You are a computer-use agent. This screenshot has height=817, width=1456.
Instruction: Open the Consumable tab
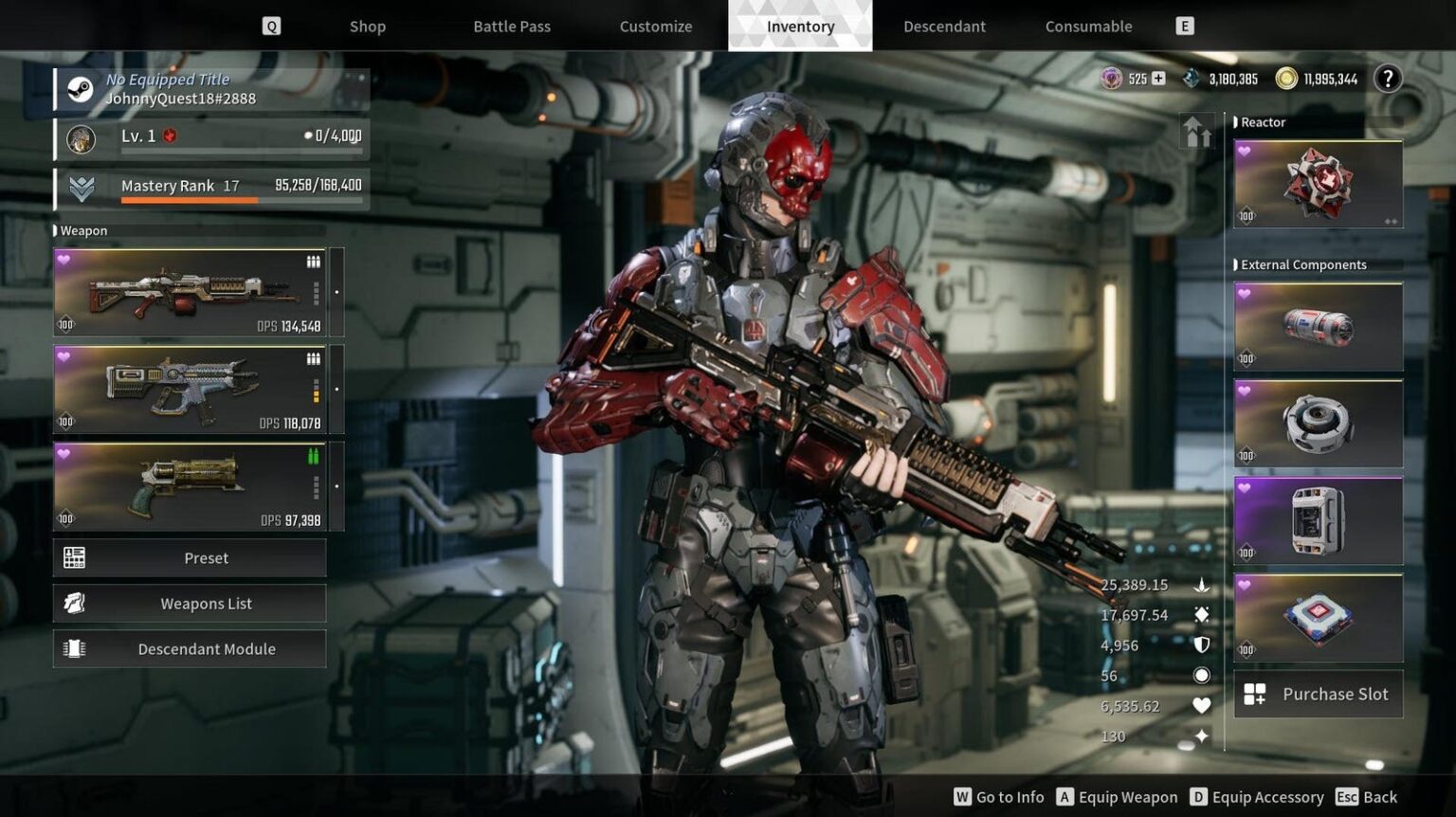coord(1088,27)
